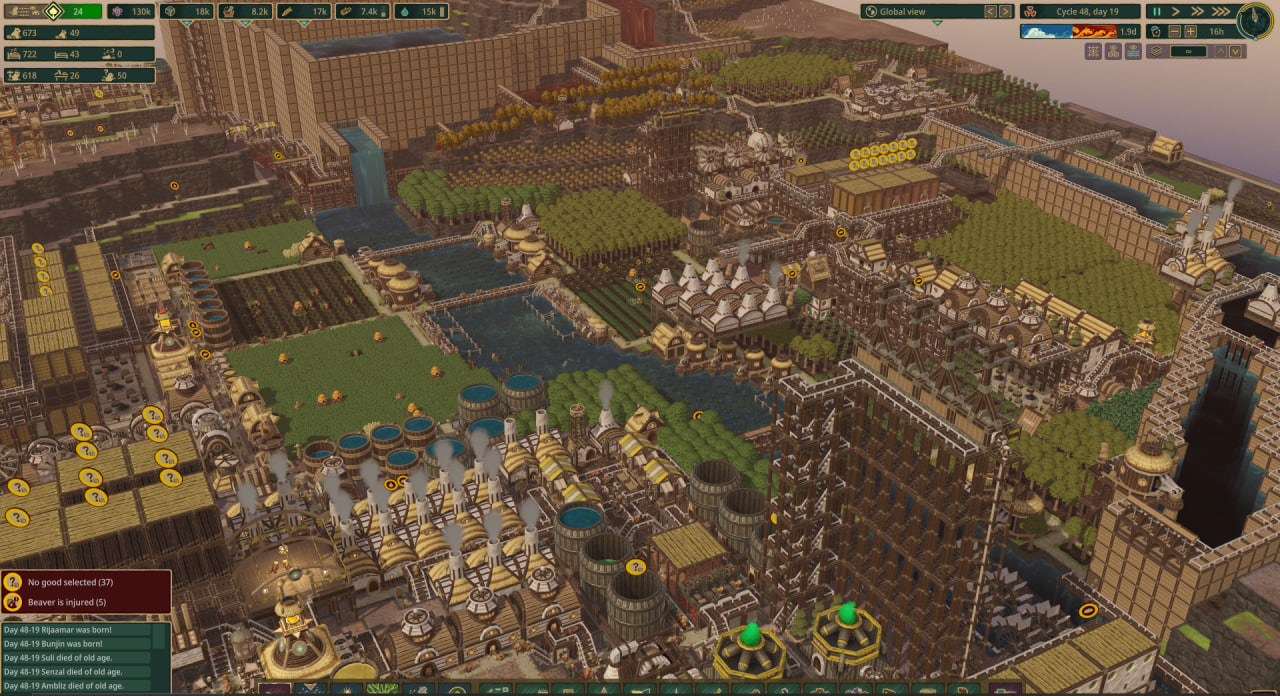The image size is (1280, 696).
Task: Open the science points counter showing 130k
Action: [x=131, y=11]
